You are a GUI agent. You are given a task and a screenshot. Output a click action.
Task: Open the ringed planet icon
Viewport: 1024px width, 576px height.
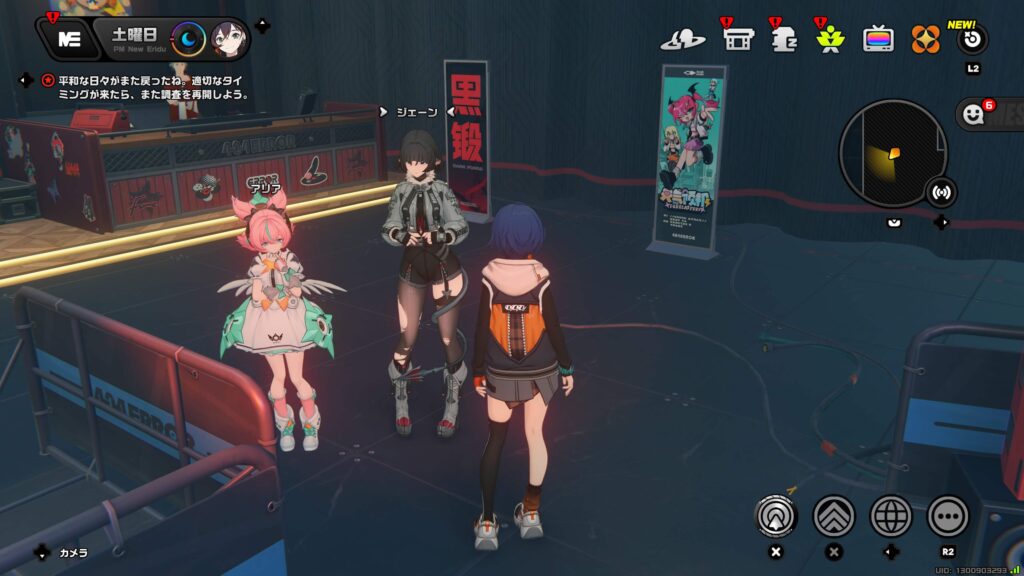tap(682, 40)
